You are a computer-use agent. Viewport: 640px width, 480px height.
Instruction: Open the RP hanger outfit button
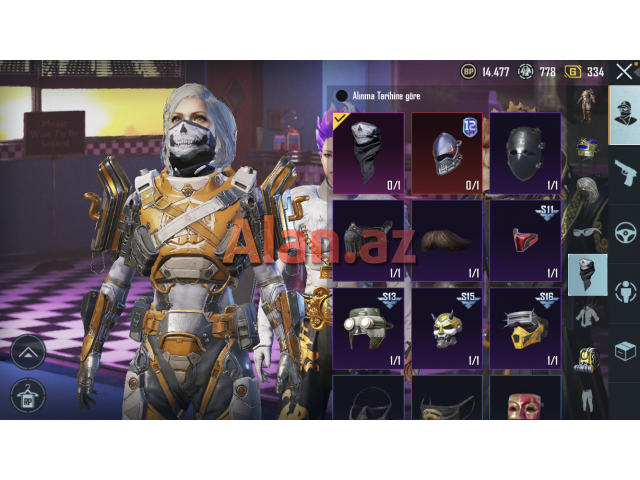point(28,396)
